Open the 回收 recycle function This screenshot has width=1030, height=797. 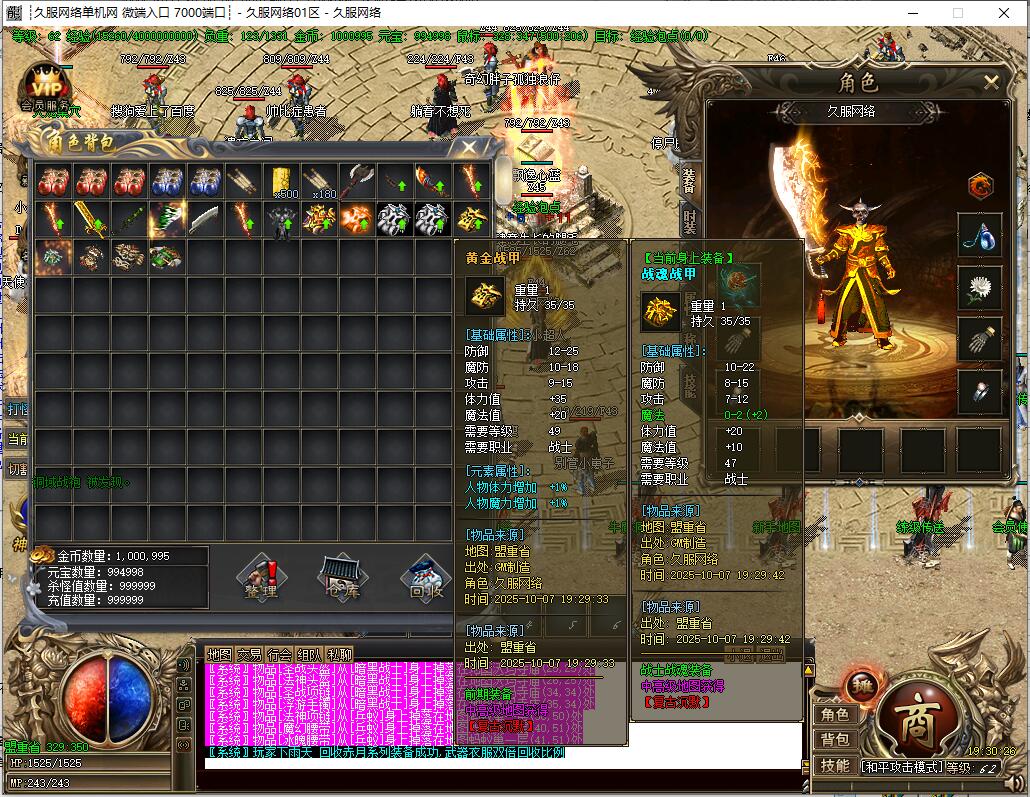(426, 579)
